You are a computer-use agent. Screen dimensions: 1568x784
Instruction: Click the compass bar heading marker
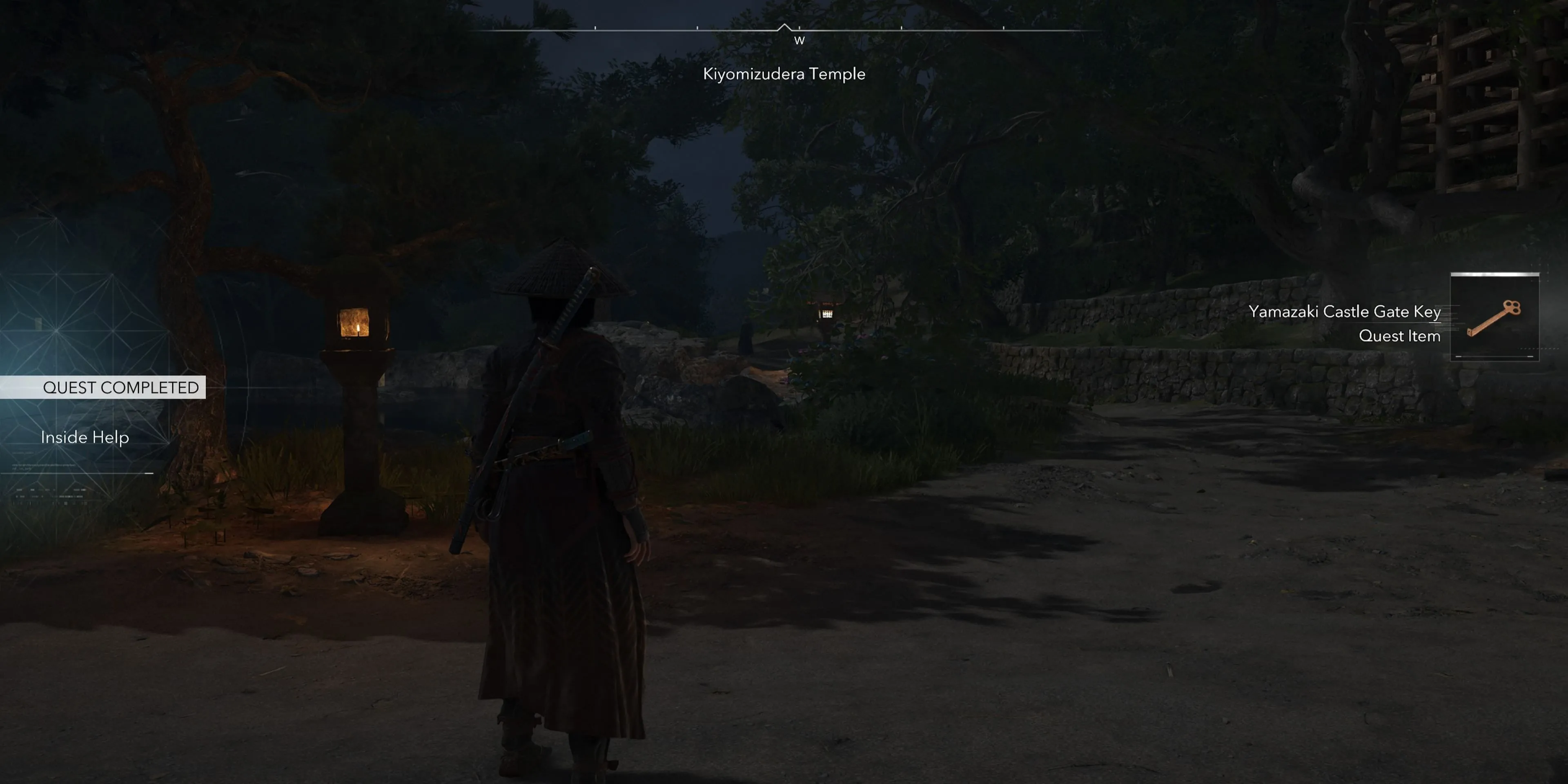(x=784, y=27)
